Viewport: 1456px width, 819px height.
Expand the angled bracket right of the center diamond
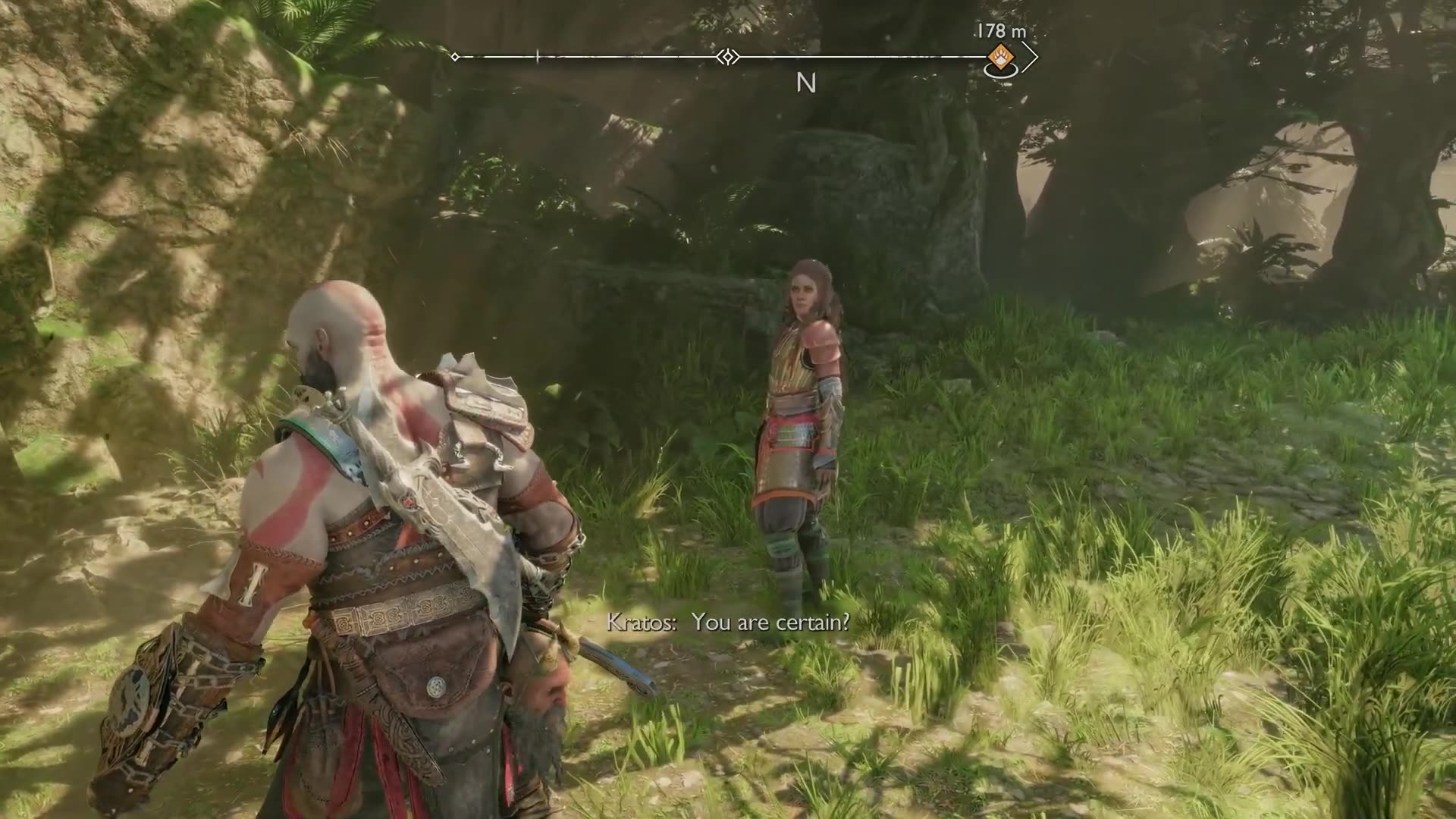pos(736,56)
